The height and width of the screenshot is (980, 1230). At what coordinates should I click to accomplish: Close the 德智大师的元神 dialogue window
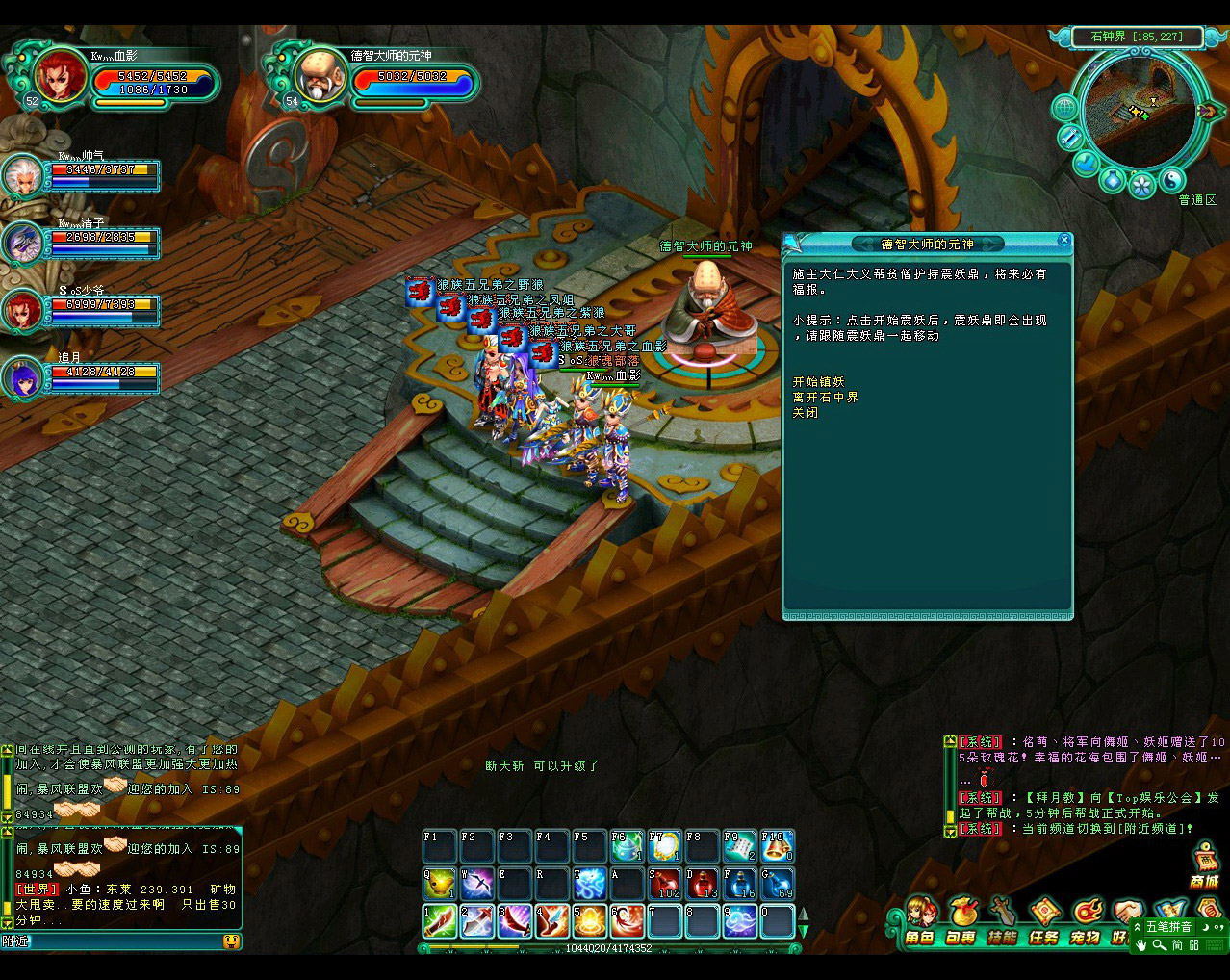coord(1063,240)
